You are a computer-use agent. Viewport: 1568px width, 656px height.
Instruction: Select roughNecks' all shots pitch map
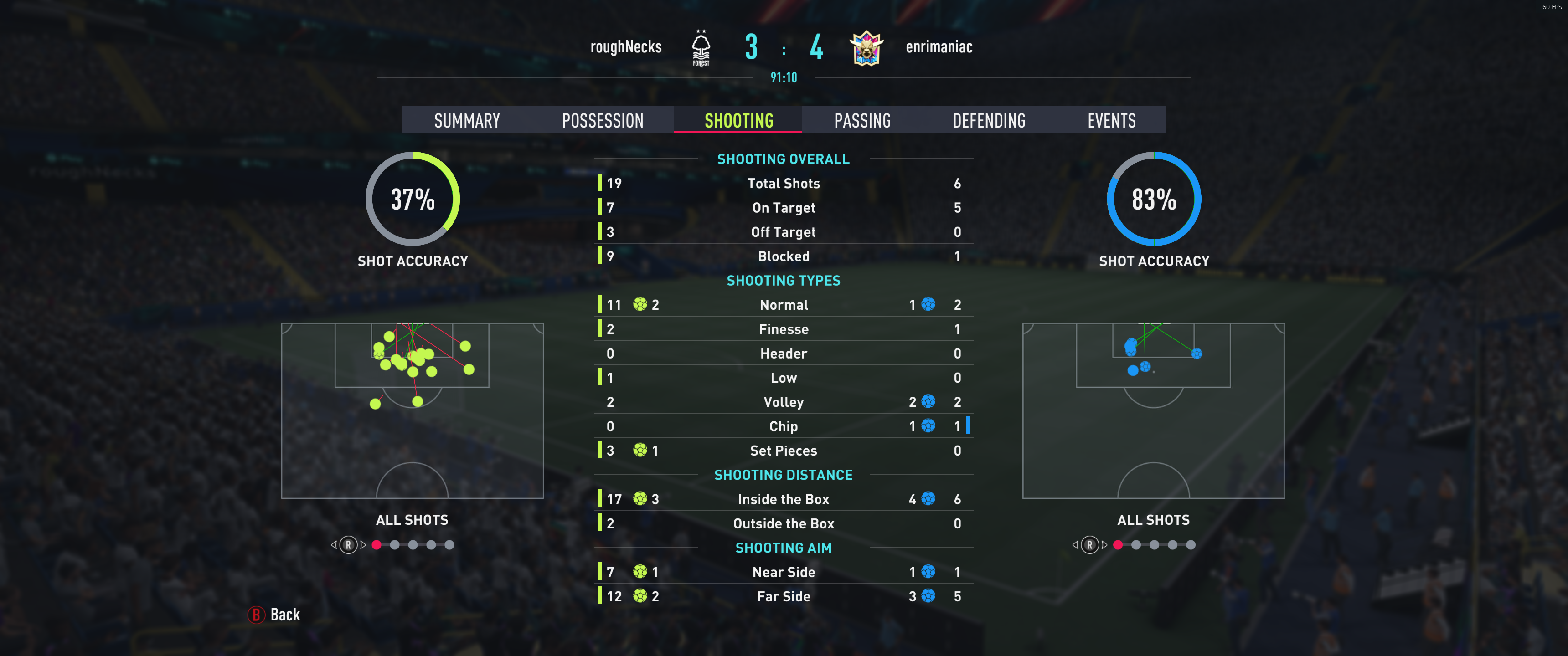[412, 410]
